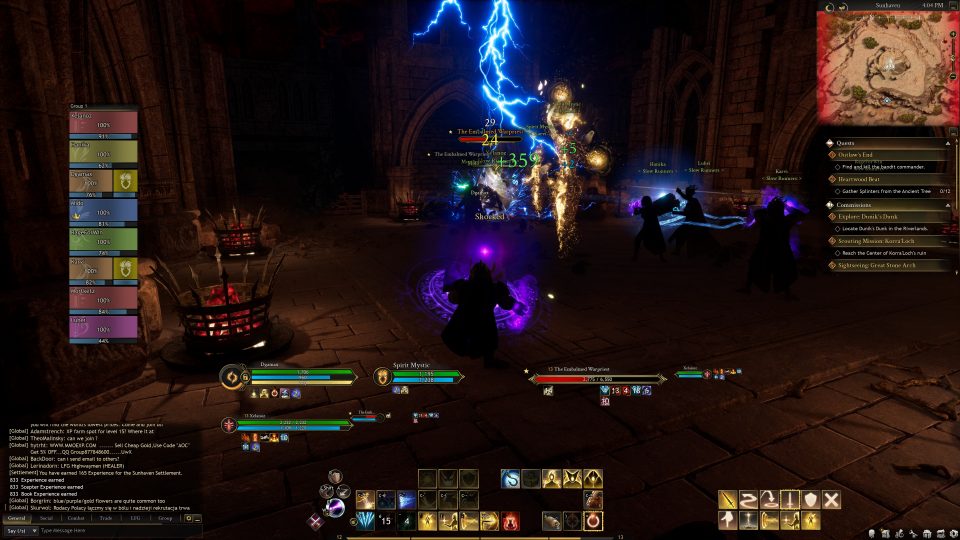The height and width of the screenshot is (540, 960).
Task: Collapse the Quests section header
Action: [x=848, y=142]
